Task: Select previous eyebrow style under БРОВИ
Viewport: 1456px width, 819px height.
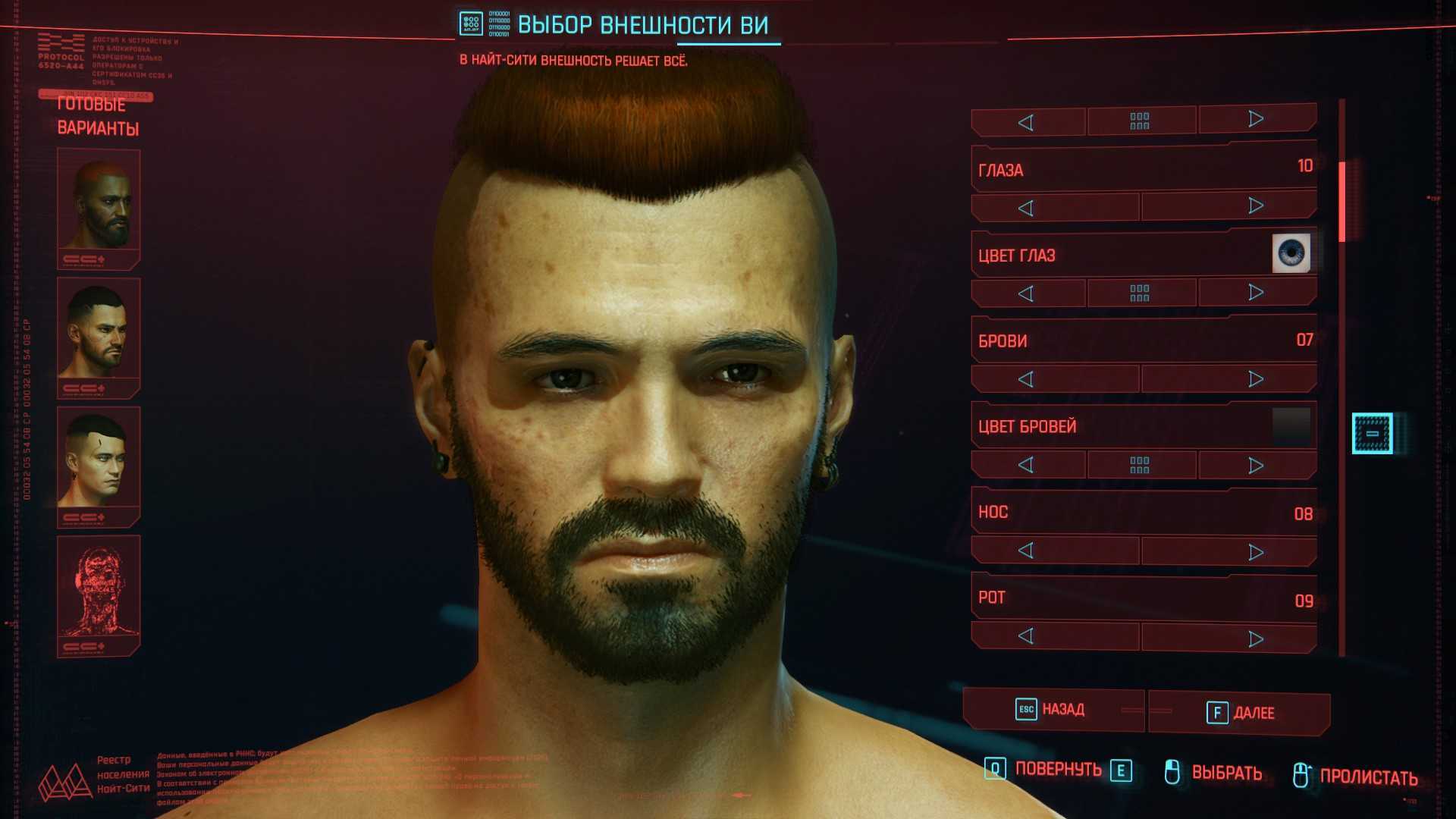Action: coord(1026,379)
